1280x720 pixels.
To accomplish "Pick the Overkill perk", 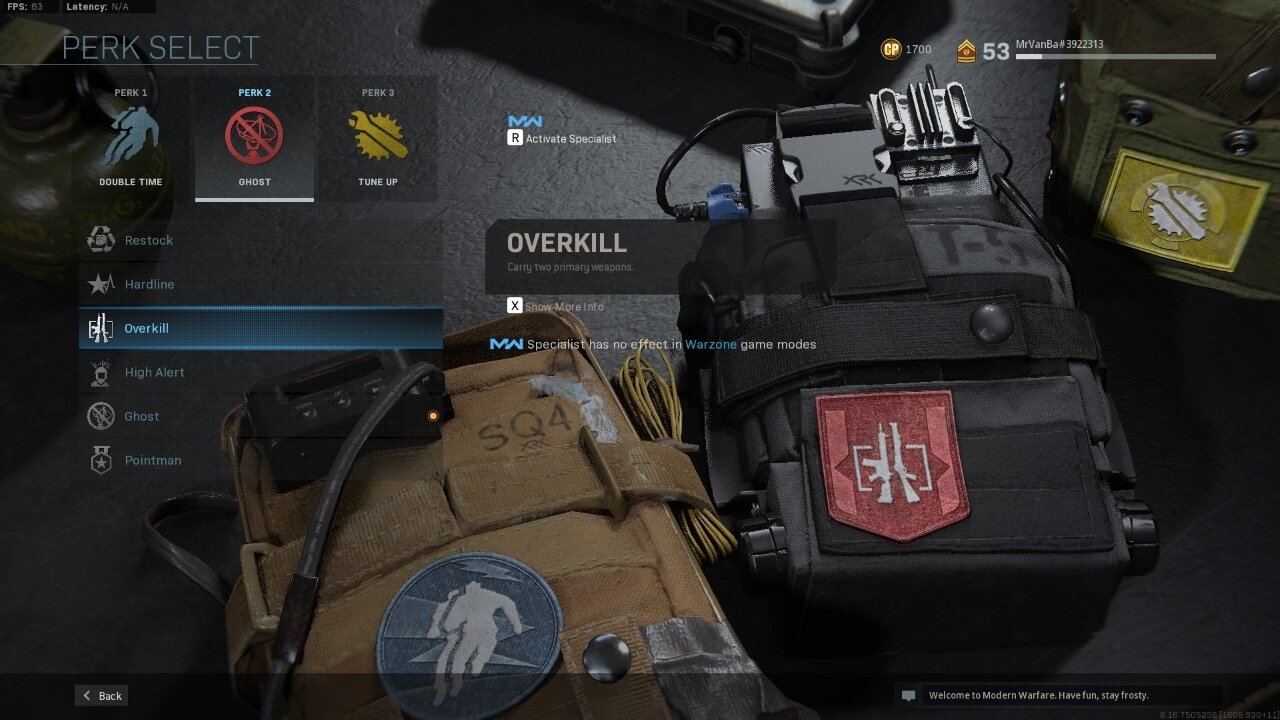I will click(260, 328).
